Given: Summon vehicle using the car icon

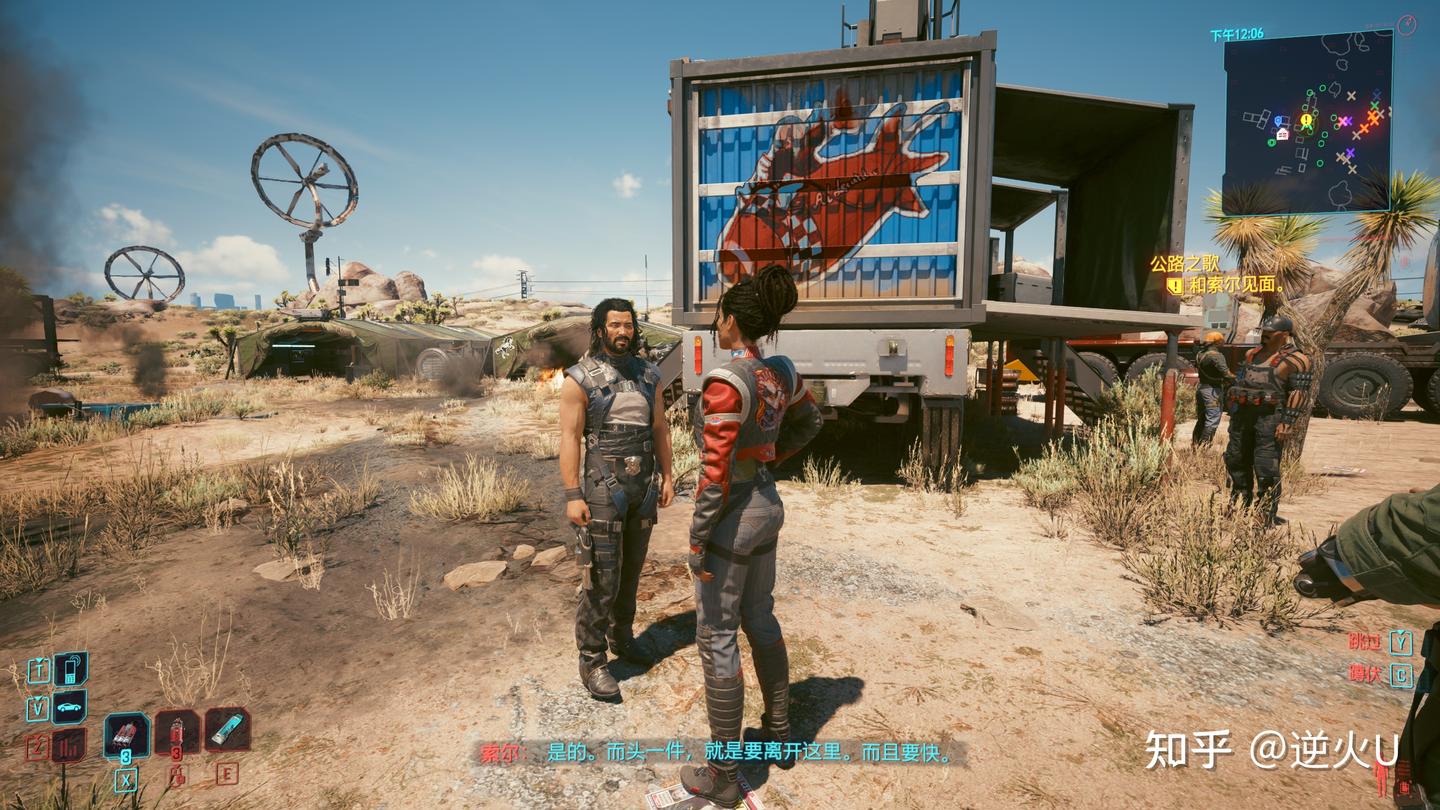Looking at the screenshot, I should [69, 705].
